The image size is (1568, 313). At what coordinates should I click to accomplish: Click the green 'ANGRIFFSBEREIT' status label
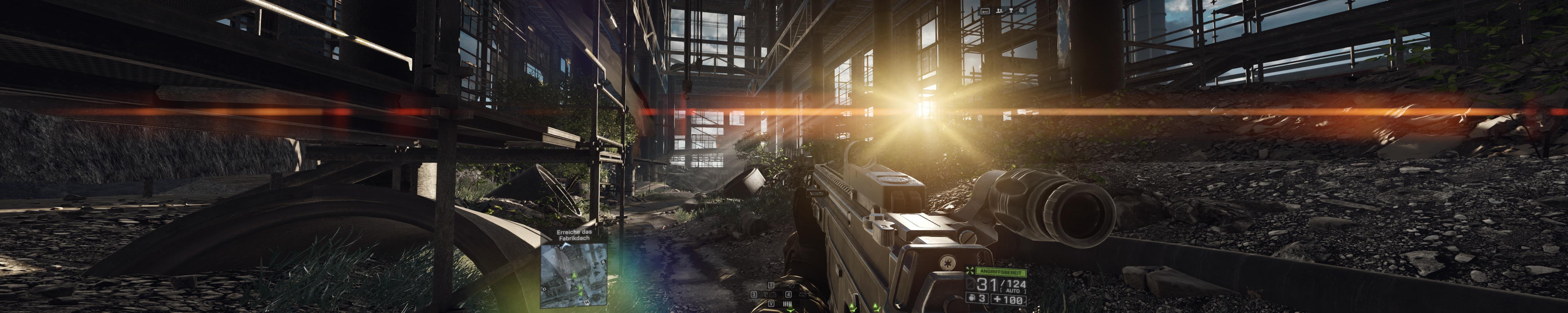pyautogui.click(x=1001, y=273)
